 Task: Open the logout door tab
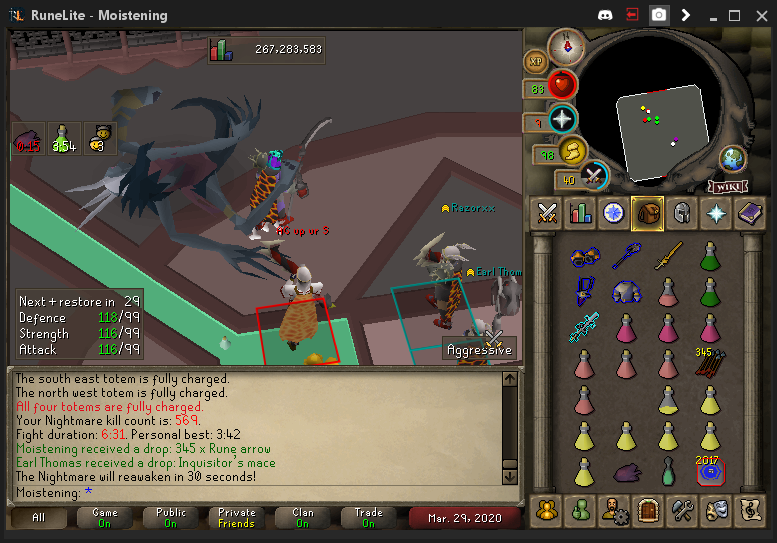[648, 510]
